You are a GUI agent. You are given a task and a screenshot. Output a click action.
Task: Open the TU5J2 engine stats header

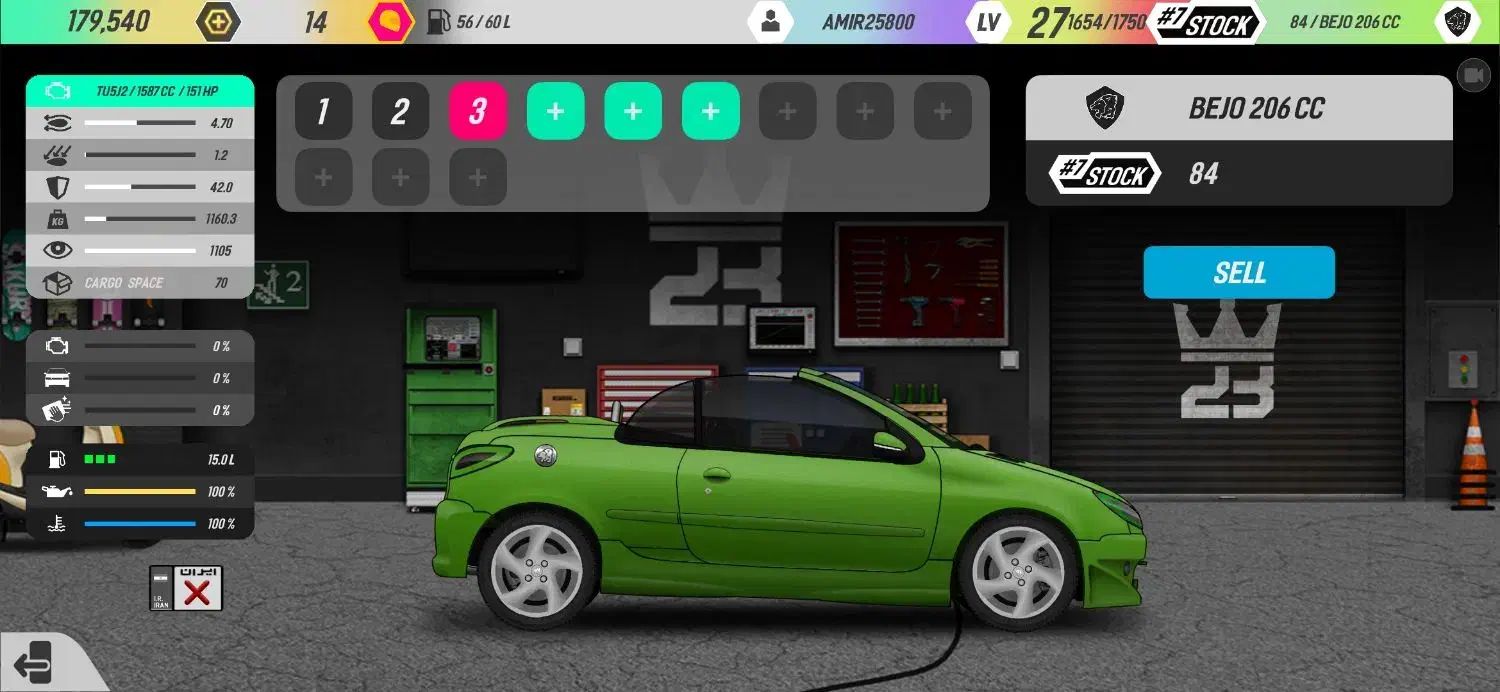(x=140, y=91)
